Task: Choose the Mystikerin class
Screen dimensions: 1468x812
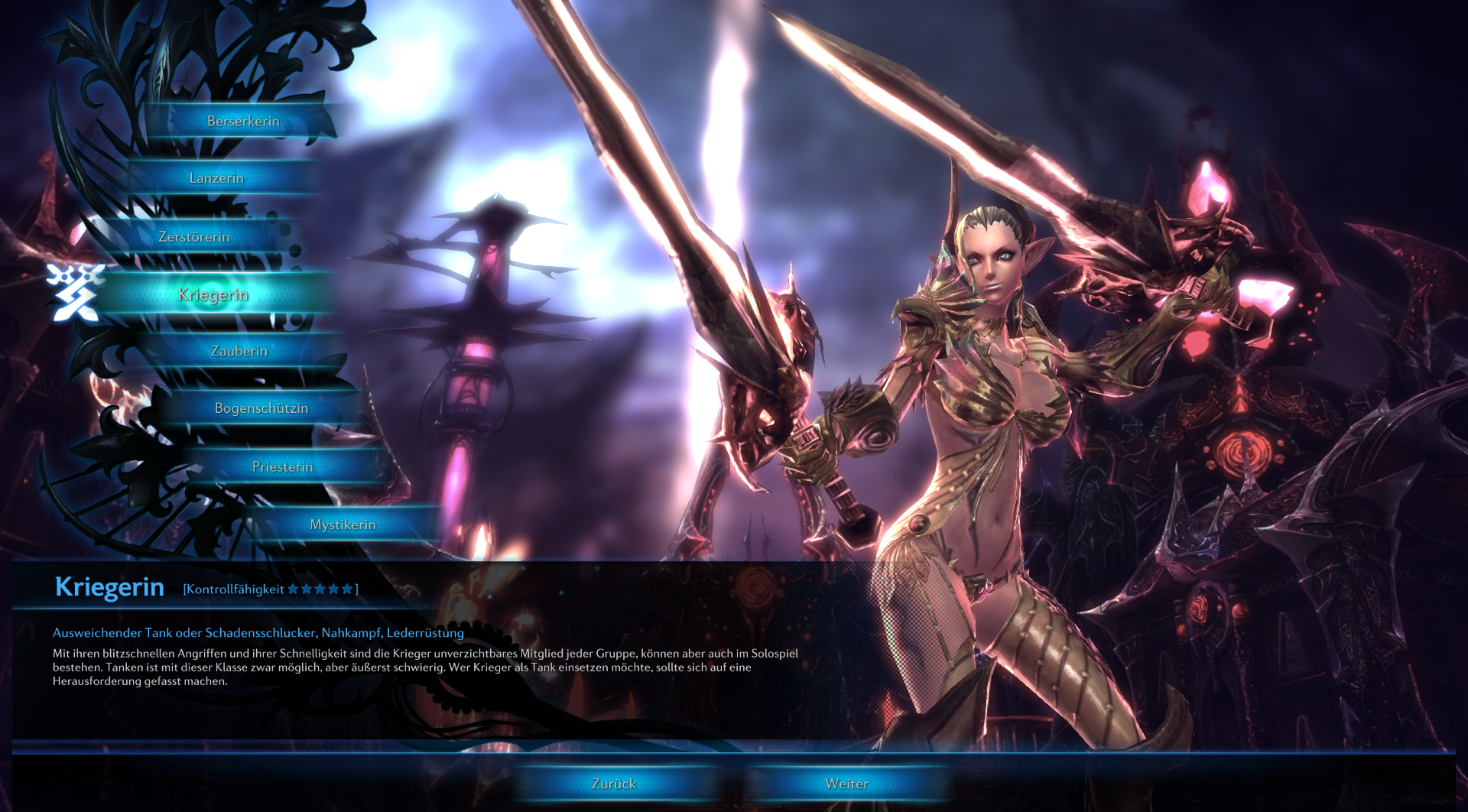Action: coord(343,525)
